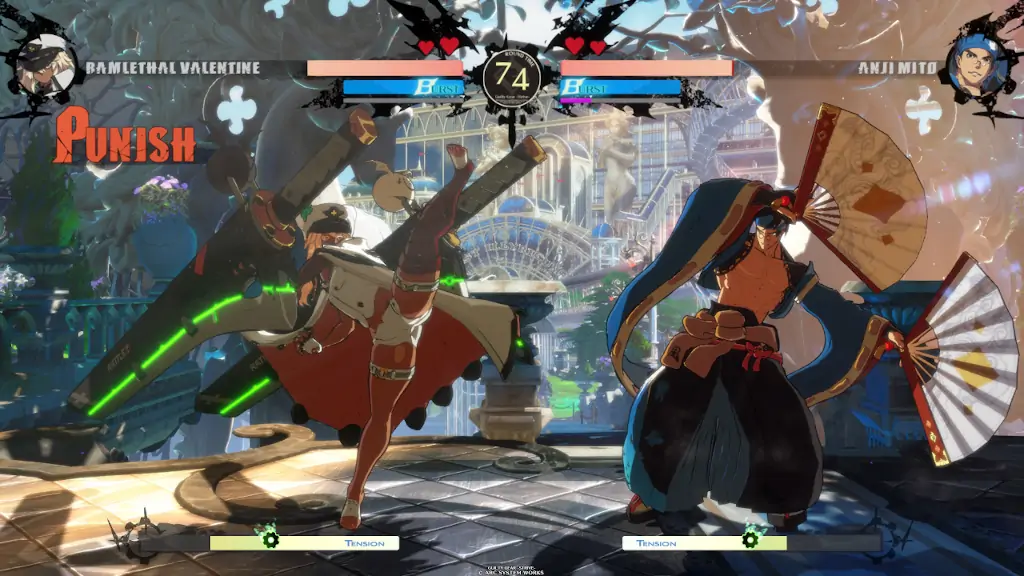The height and width of the screenshot is (576, 1024).
Task: Click Anji Mito's character portrait
Action: tap(976, 68)
